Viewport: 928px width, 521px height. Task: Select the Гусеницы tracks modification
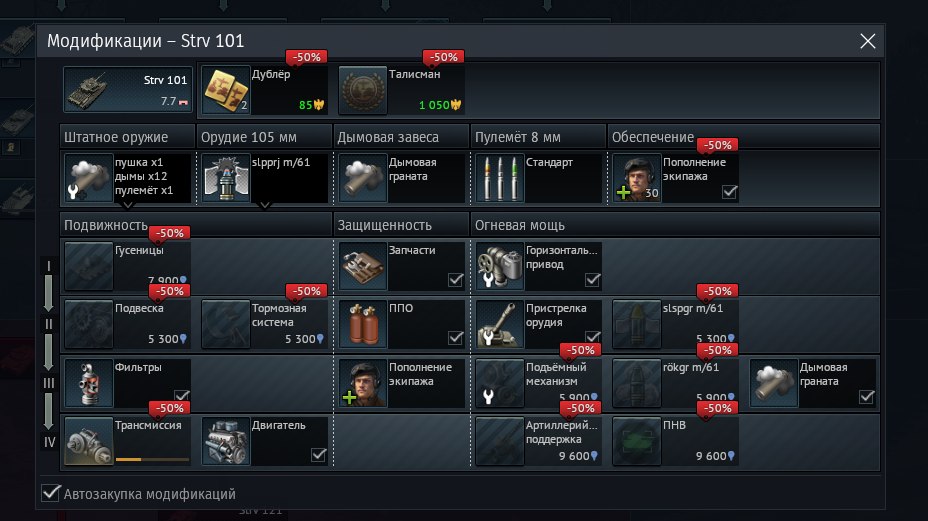pyautogui.click(x=127, y=265)
